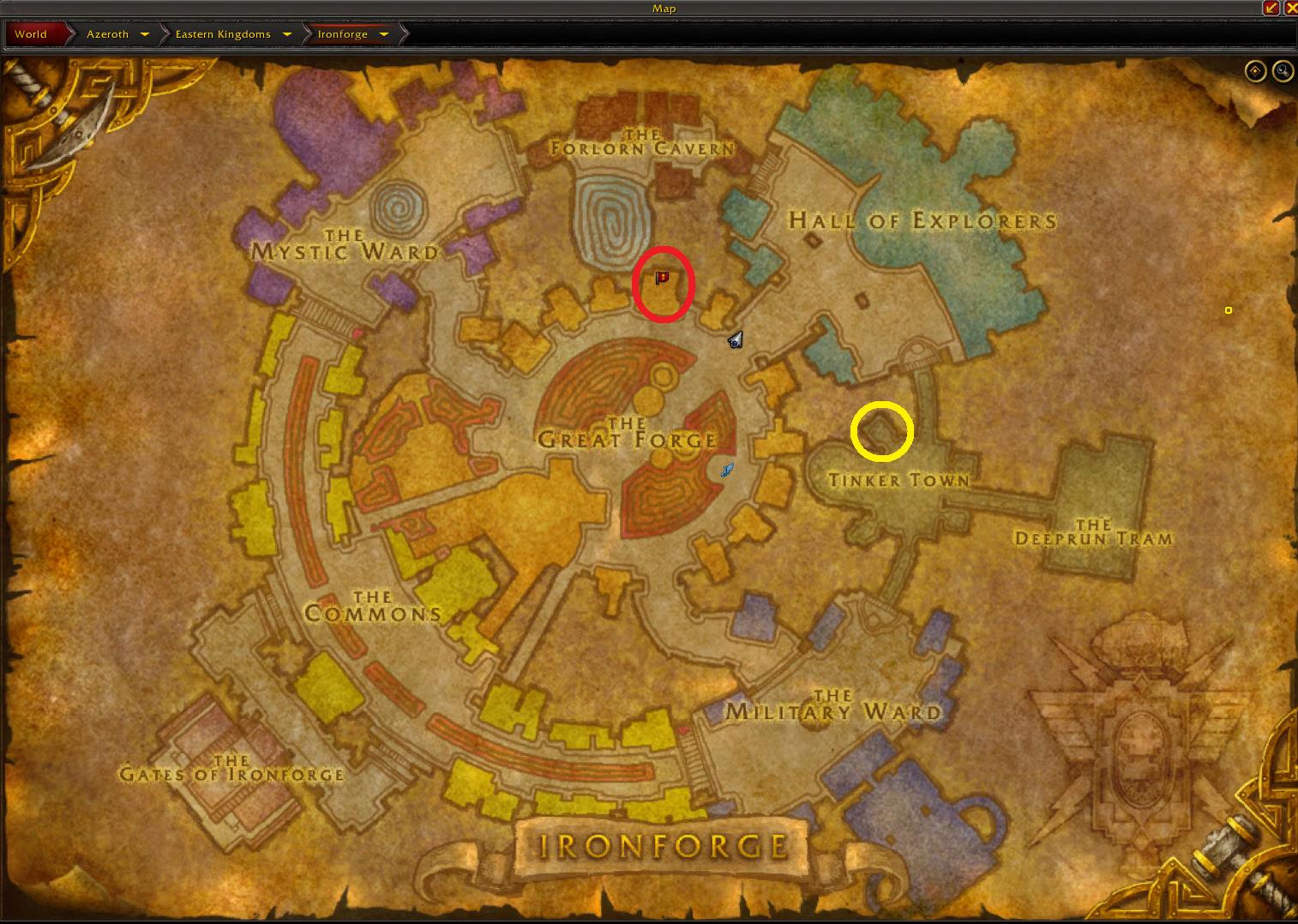This screenshot has width=1298, height=924.
Task: Select the Azeroth breadcrumb button
Action: click(107, 34)
